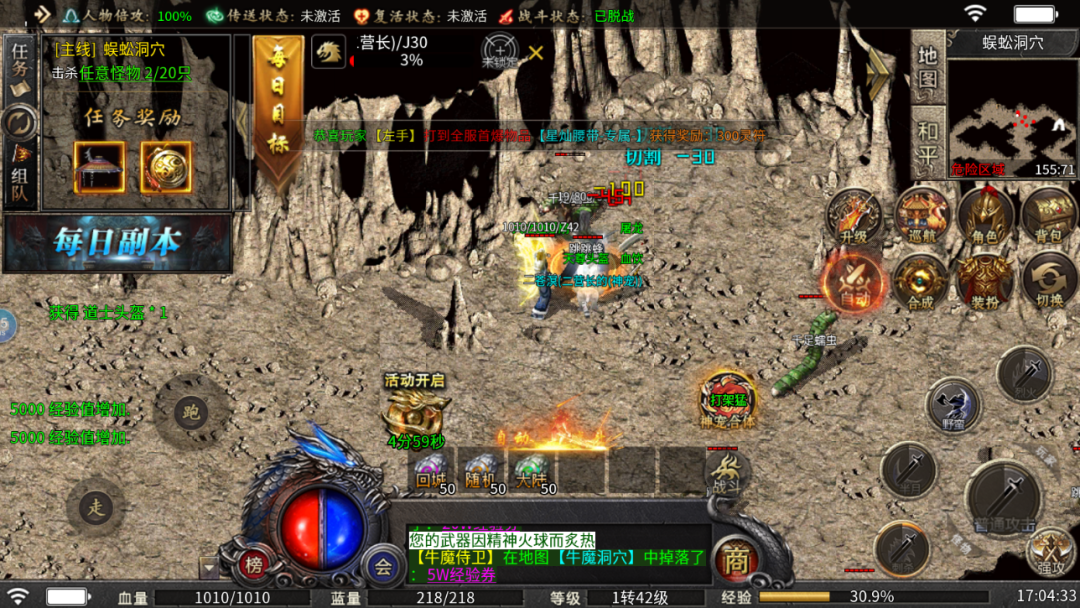Open the 地图 map button
This screenshot has width=1080, height=608.
928,67
